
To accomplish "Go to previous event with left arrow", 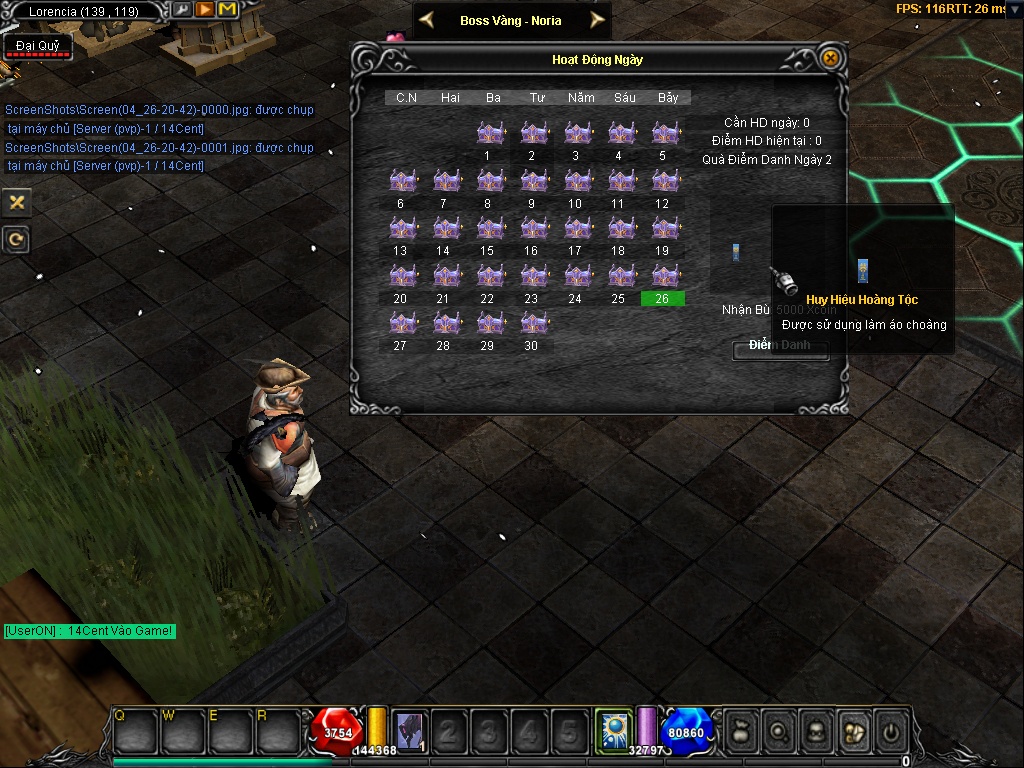I will (x=427, y=20).
